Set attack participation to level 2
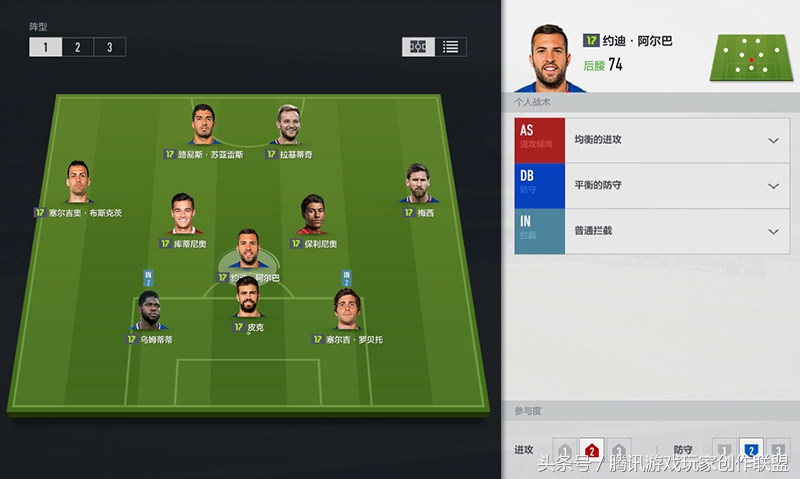 coord(592,452)
